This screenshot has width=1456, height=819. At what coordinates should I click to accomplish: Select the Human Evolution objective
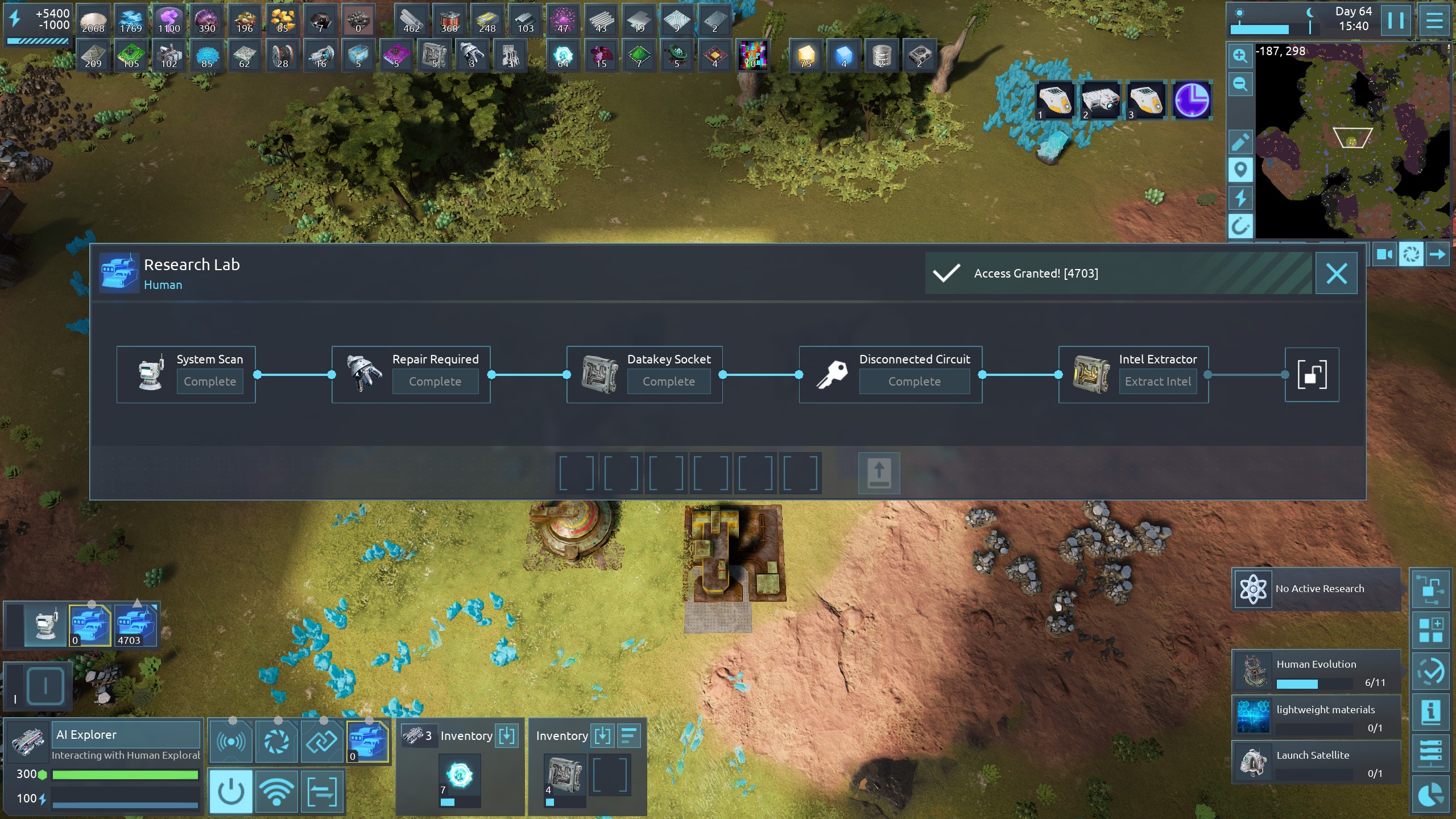[1316, 671]
